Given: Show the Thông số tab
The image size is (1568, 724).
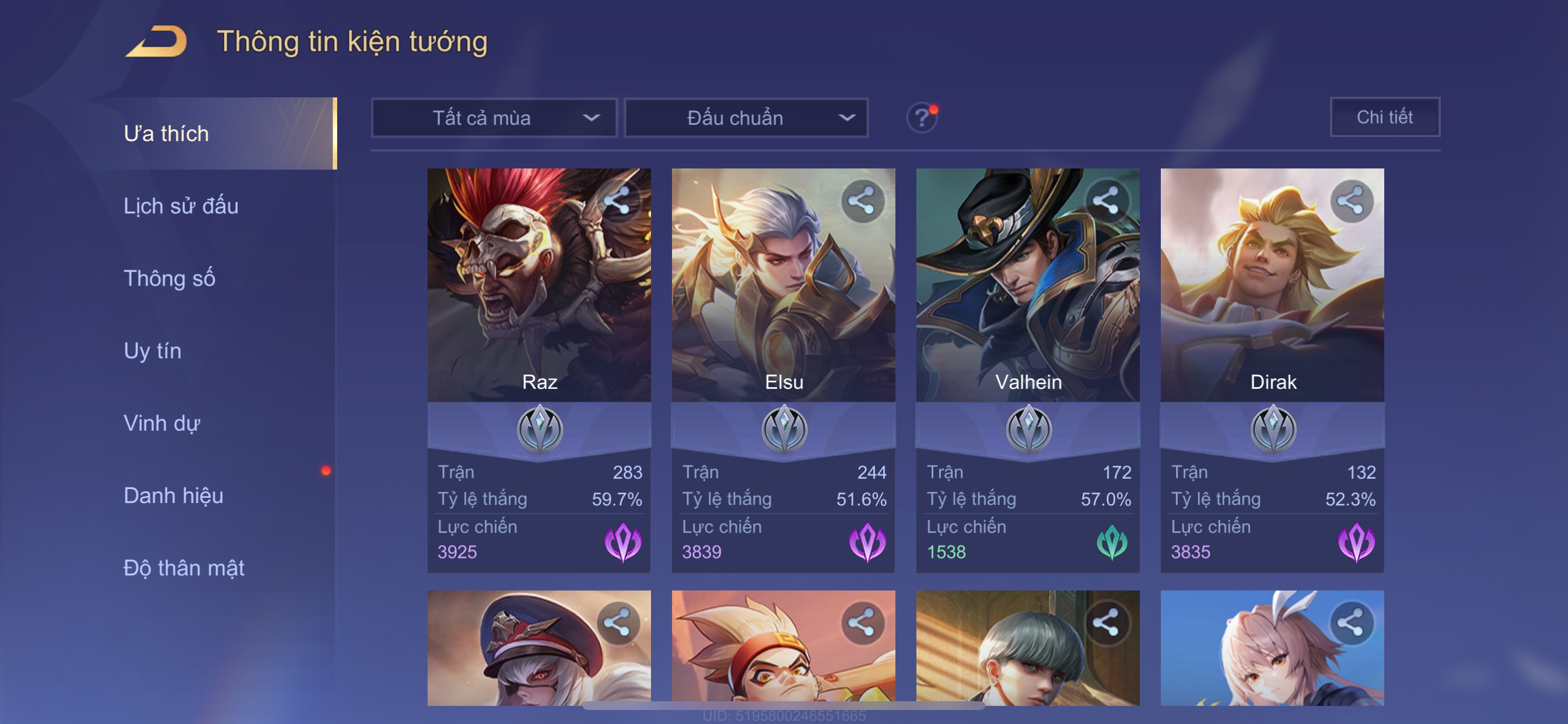Looking at the screenshot, I should (169, 278).
